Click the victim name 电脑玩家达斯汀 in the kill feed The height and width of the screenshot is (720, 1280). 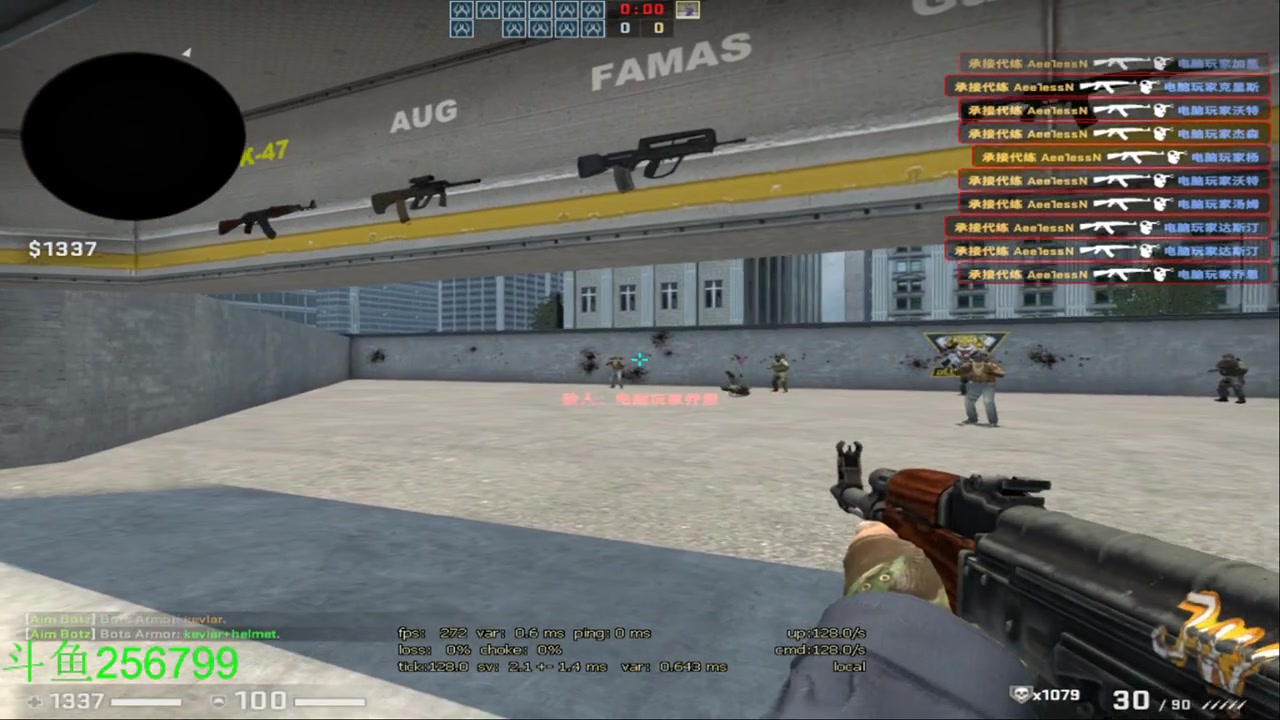pos(1210,228)
